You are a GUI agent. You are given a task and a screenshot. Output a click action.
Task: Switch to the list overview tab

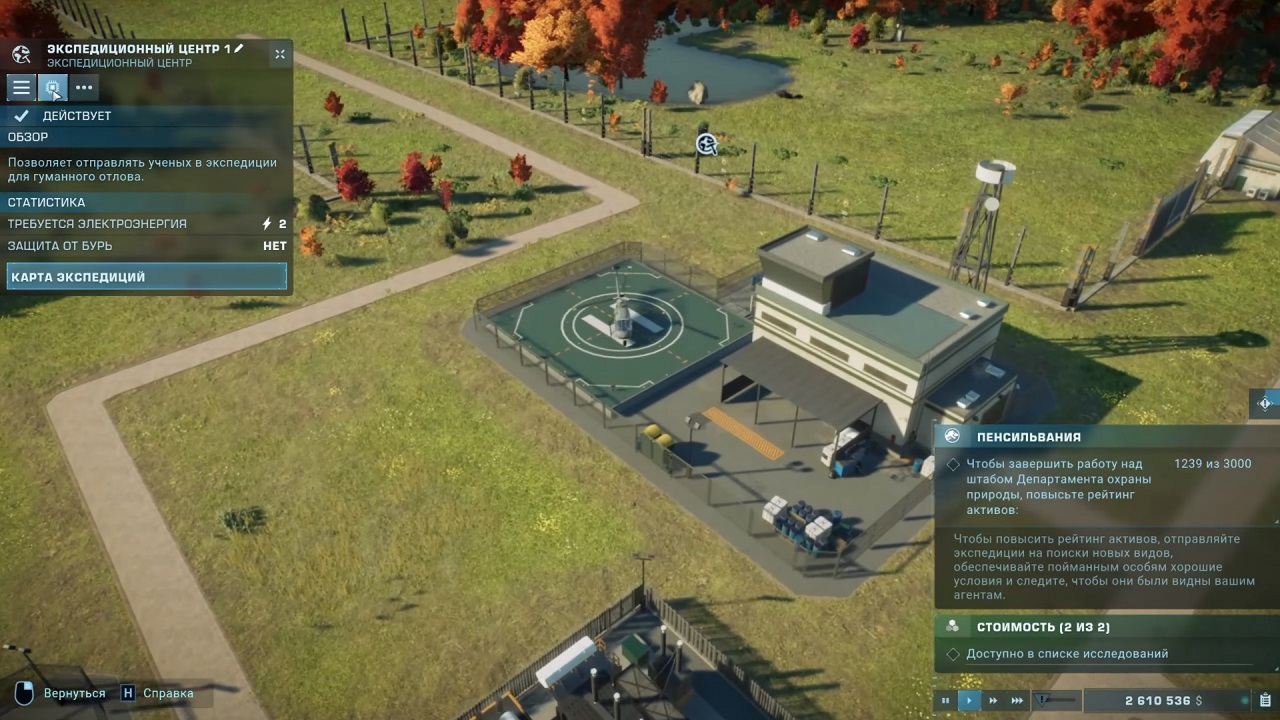[21, 88]
